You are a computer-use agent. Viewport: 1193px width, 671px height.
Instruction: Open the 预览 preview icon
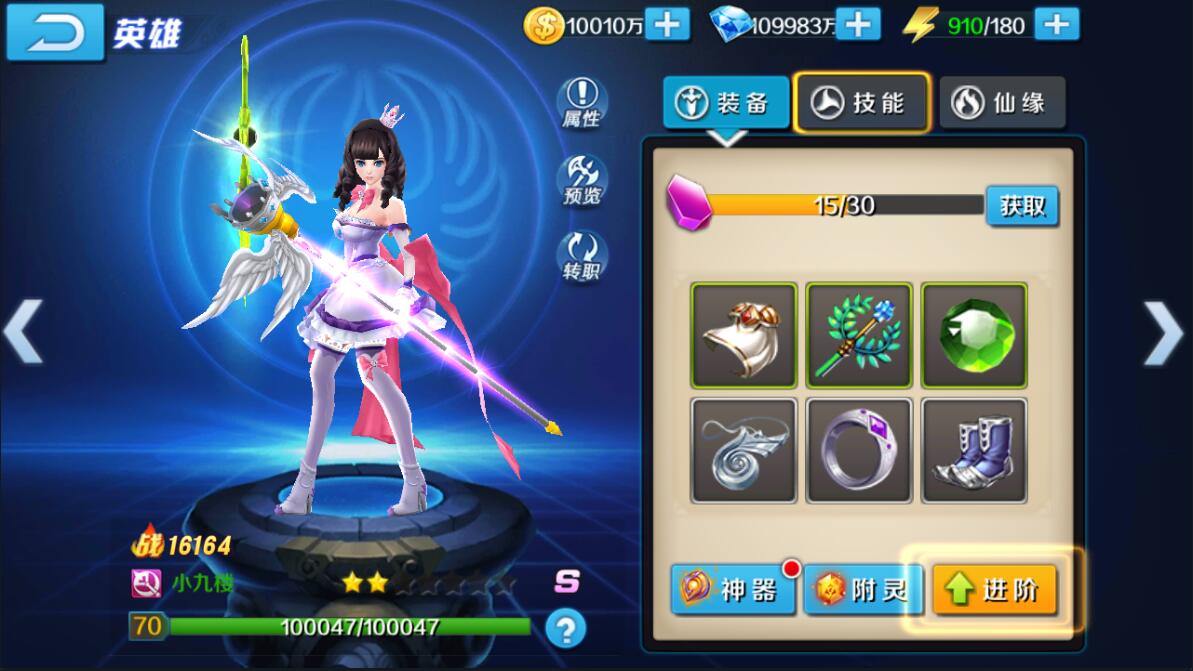(581, 180)
